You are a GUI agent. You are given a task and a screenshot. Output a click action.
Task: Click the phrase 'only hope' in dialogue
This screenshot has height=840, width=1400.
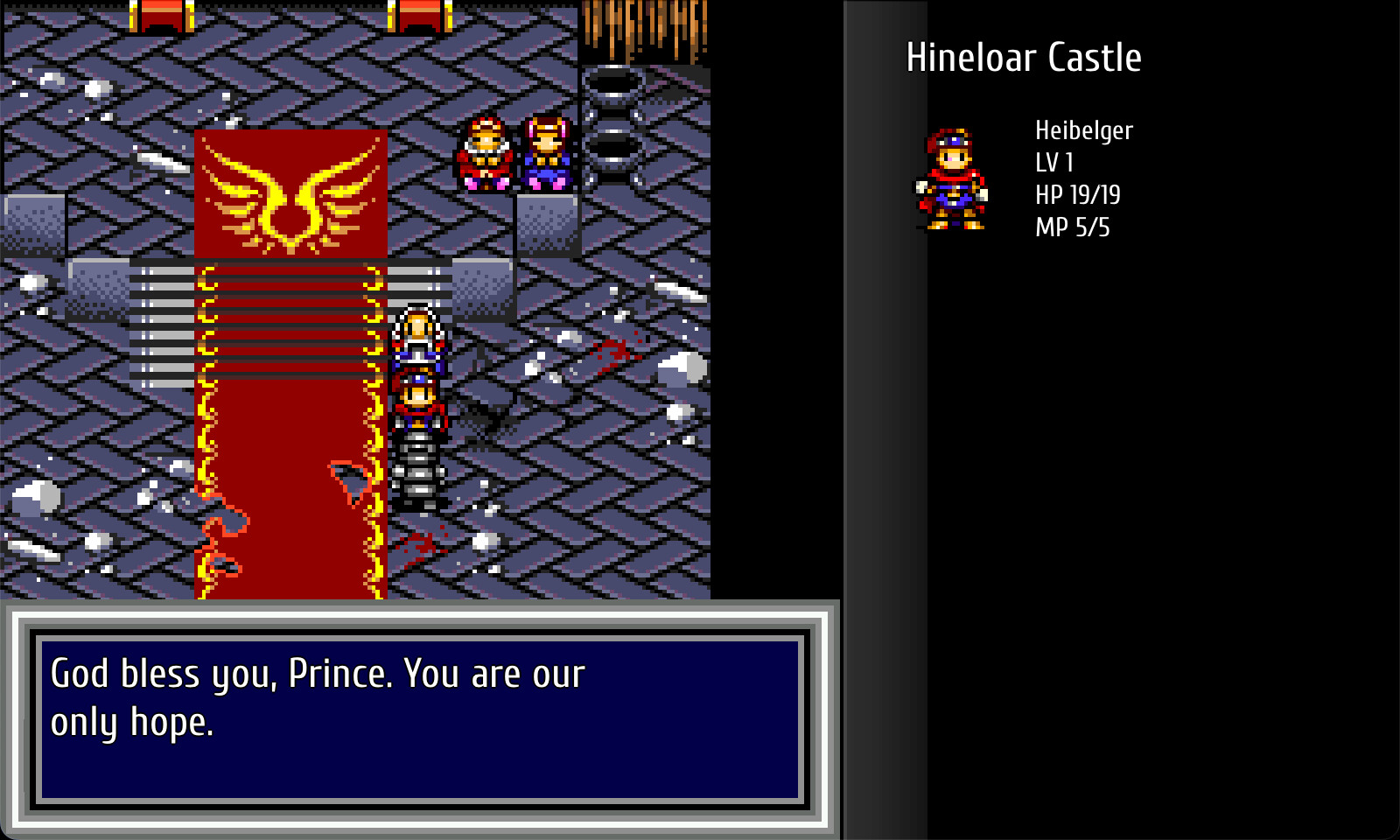(133, 724)
